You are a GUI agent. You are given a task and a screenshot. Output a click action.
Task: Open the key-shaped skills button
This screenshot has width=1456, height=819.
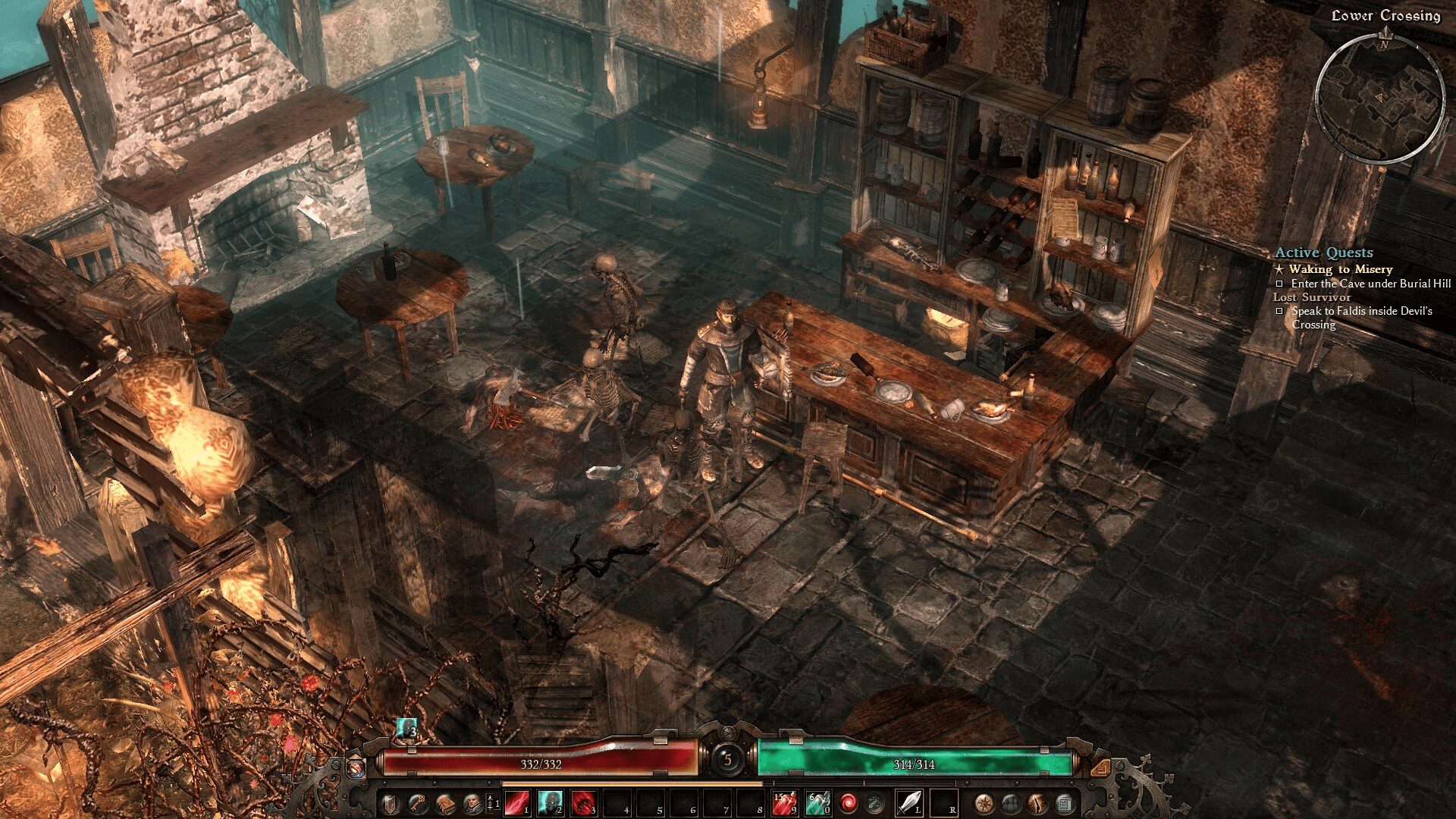click(417, 802)
